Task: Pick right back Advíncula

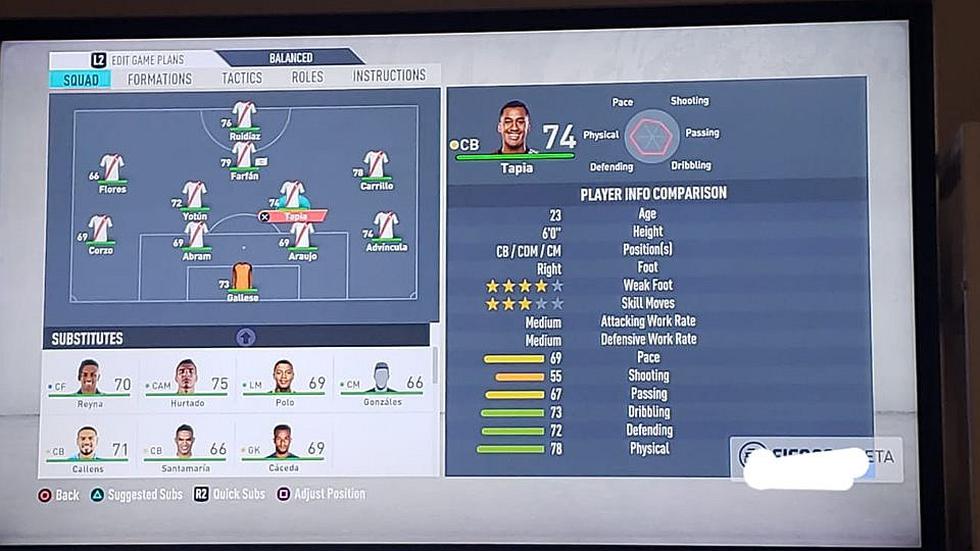Action: (385, 228)
